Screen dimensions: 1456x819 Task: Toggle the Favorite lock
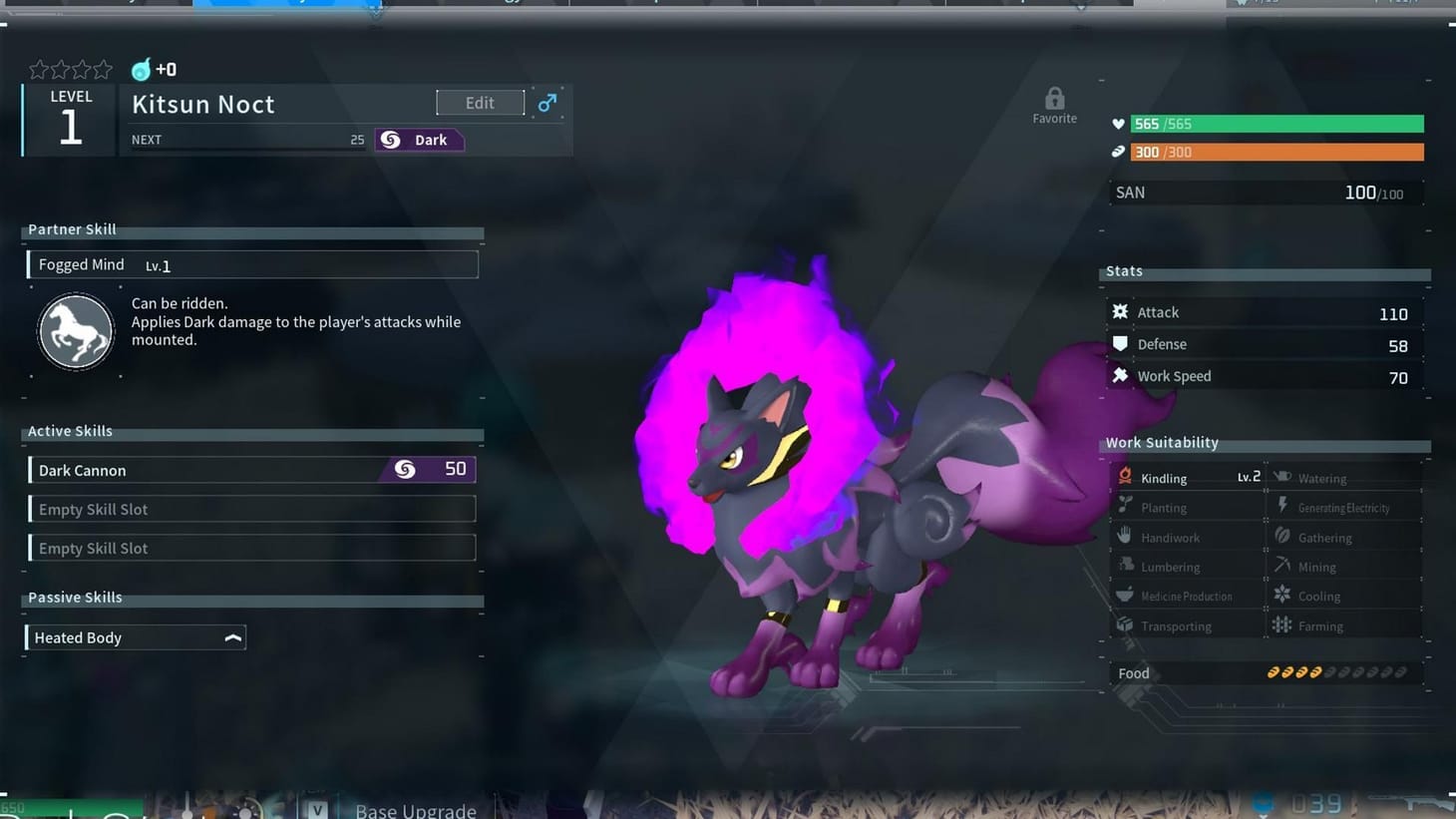point(1054,98)
